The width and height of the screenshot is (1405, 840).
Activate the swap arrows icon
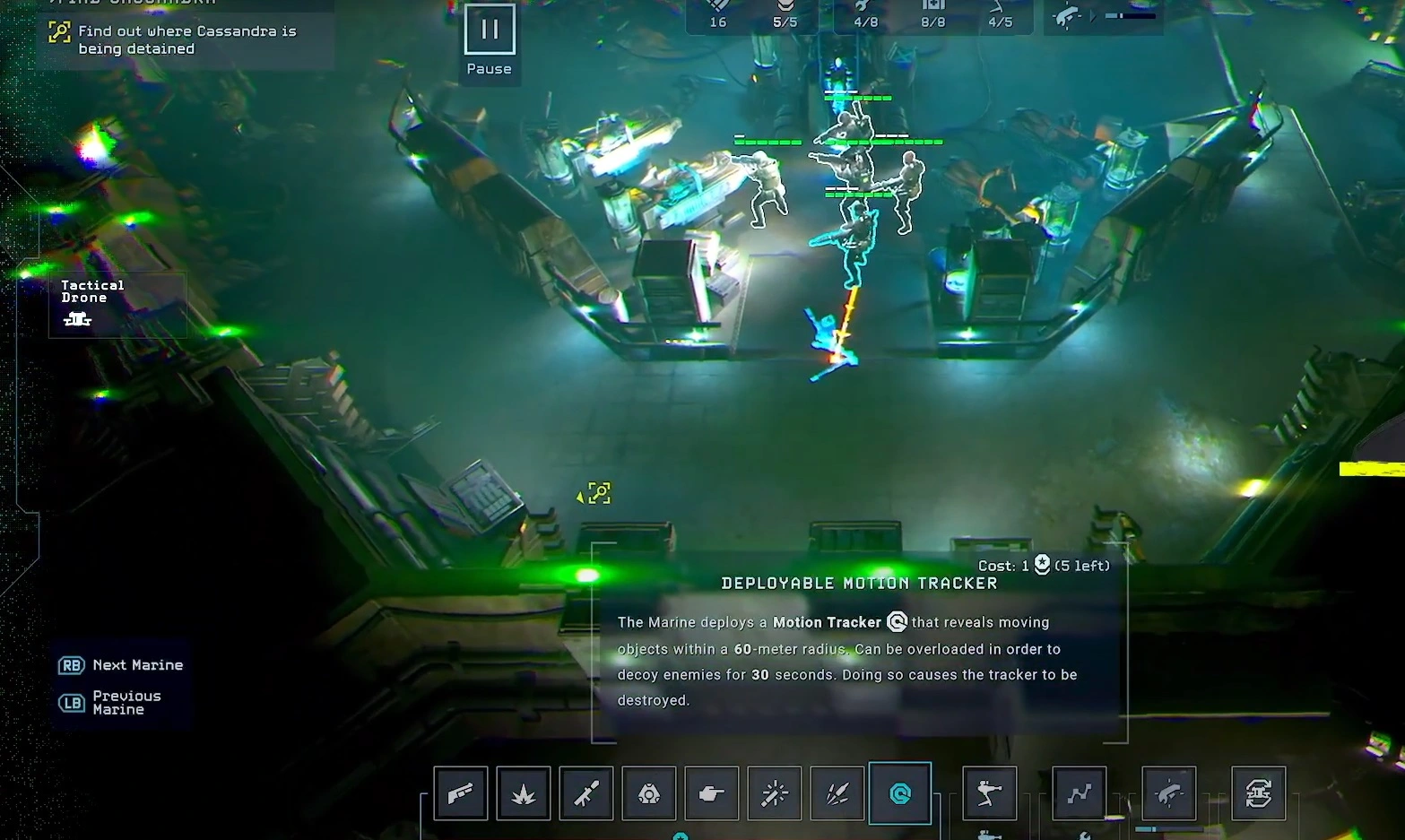click(1259, 793)
